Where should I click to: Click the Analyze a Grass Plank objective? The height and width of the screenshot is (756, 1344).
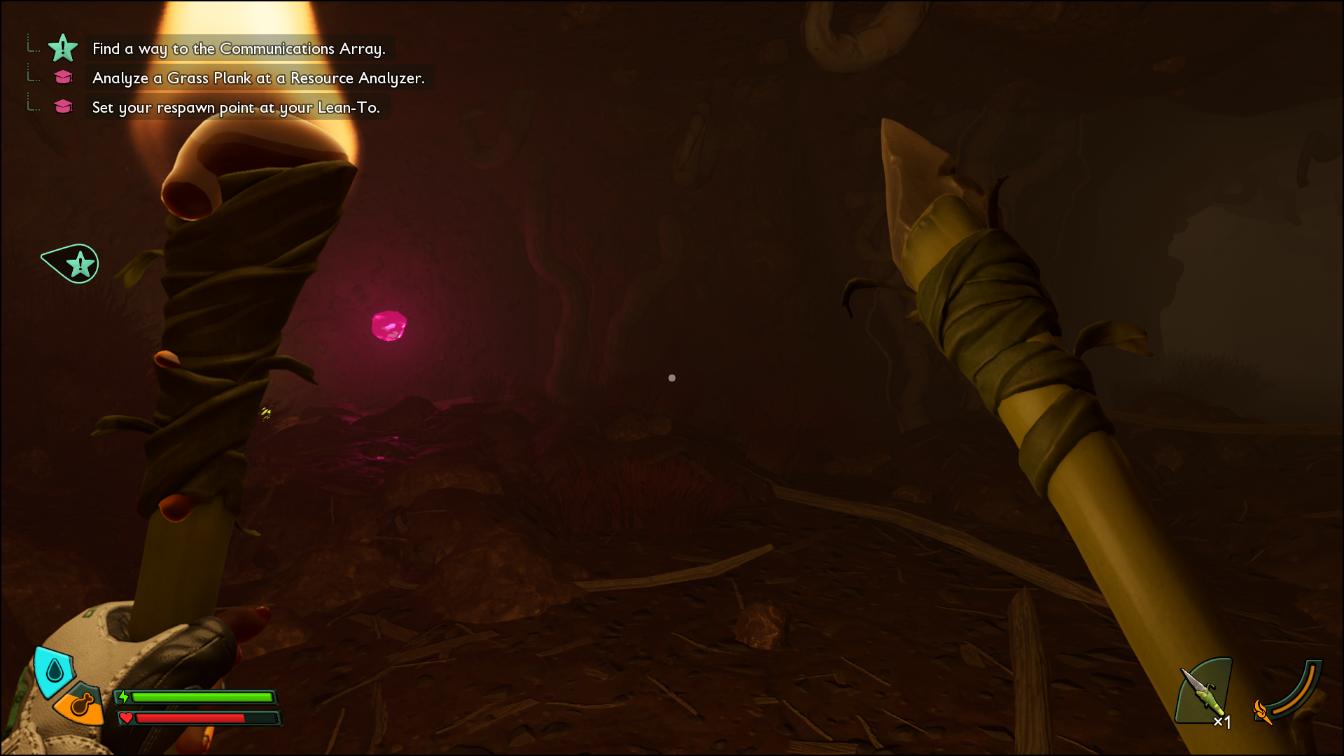coord(258,78)
